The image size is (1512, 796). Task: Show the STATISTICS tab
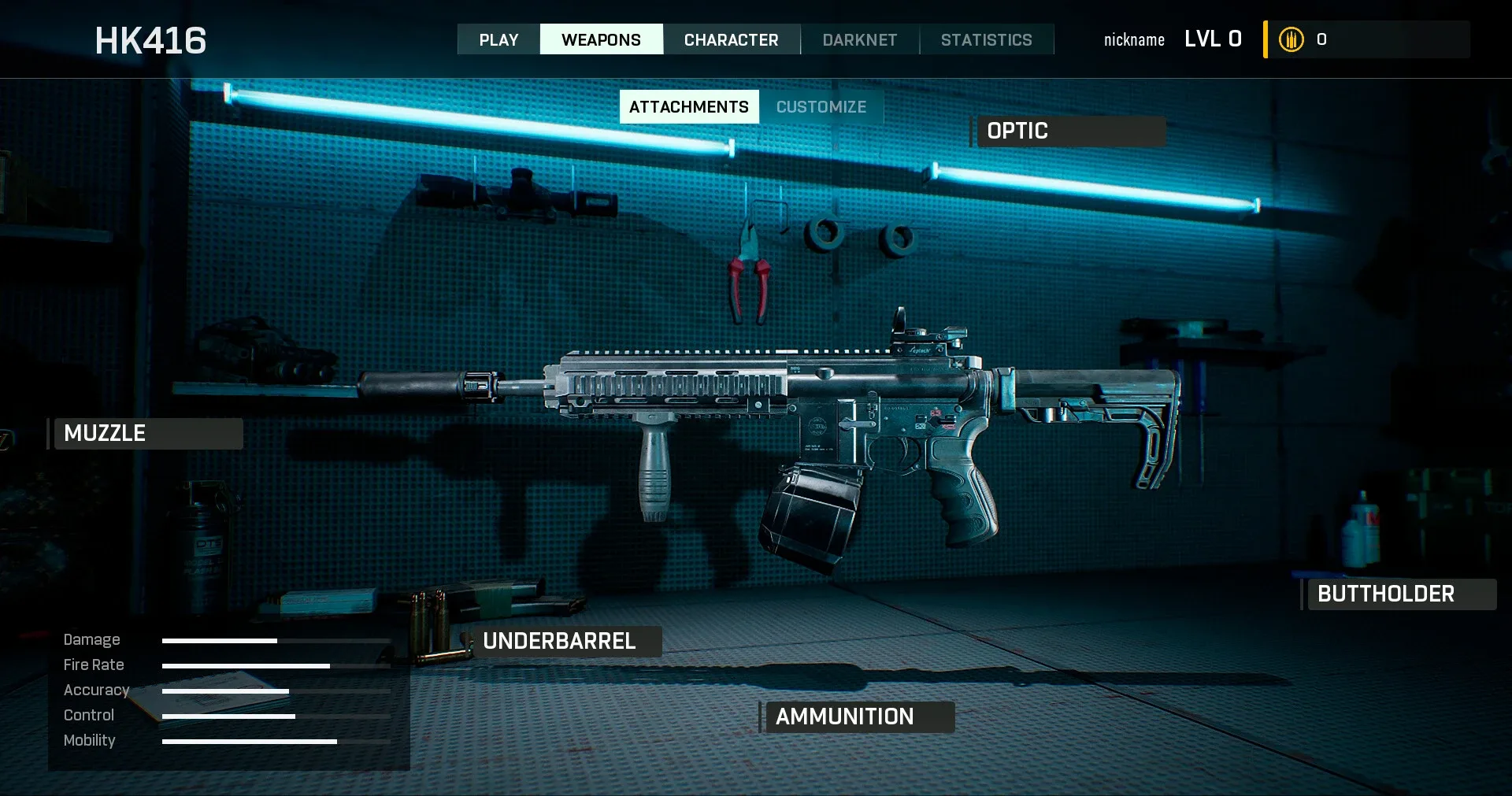click(986, 39)
